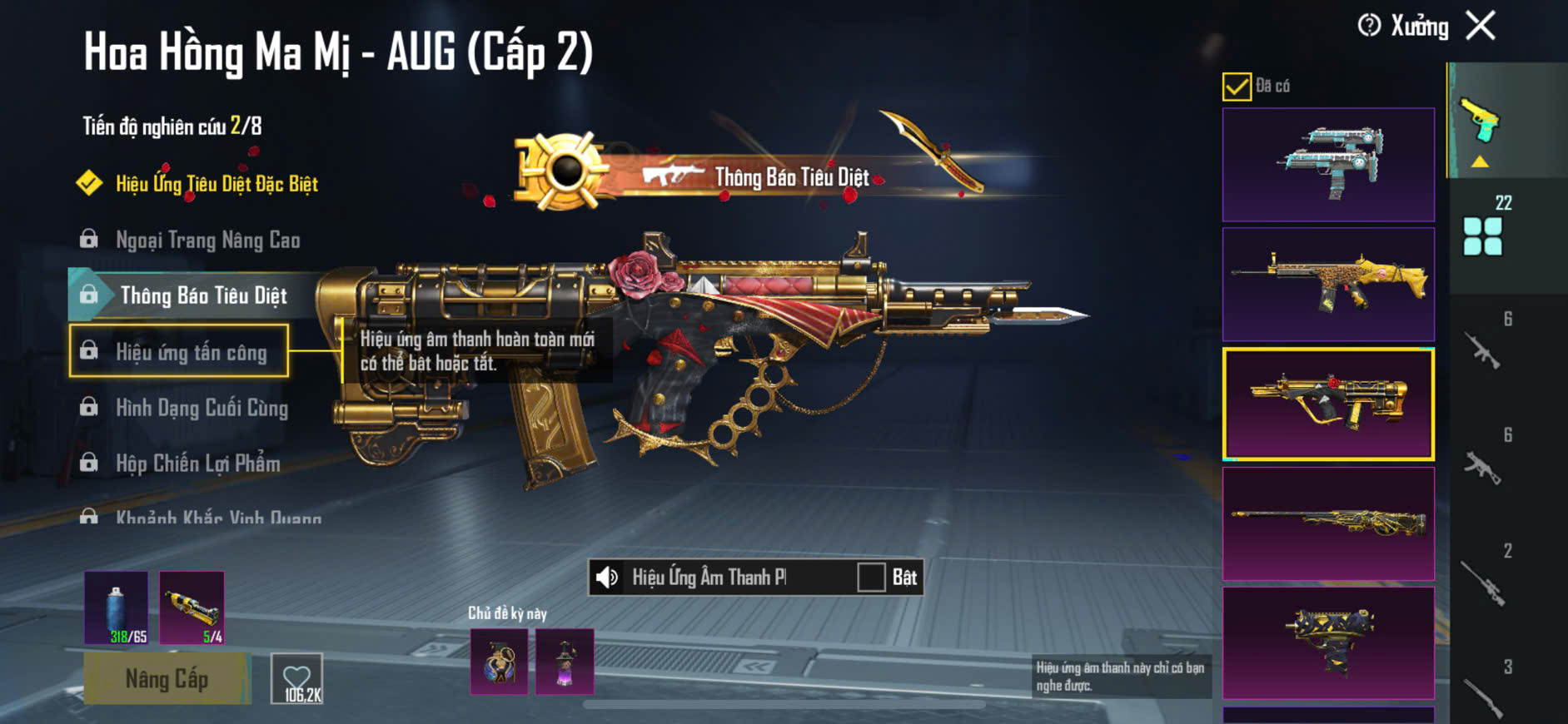1568x724 pixels.
Task: Select 'Hiệu Ứng Tiêu Diệt Đặc Biệt' upgrade
Action: 217,184
